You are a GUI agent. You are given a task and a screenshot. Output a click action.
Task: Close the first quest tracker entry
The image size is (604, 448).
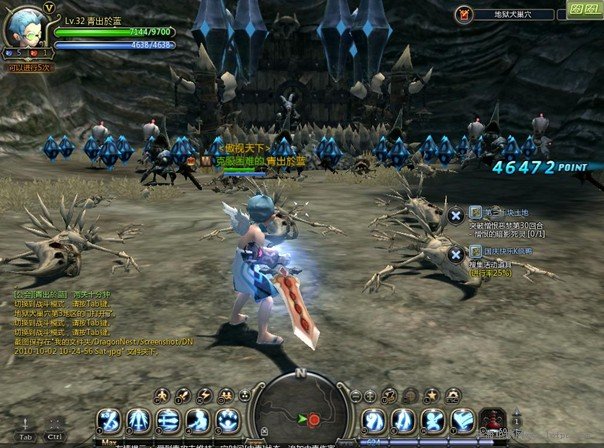click(x=455, y=214)
